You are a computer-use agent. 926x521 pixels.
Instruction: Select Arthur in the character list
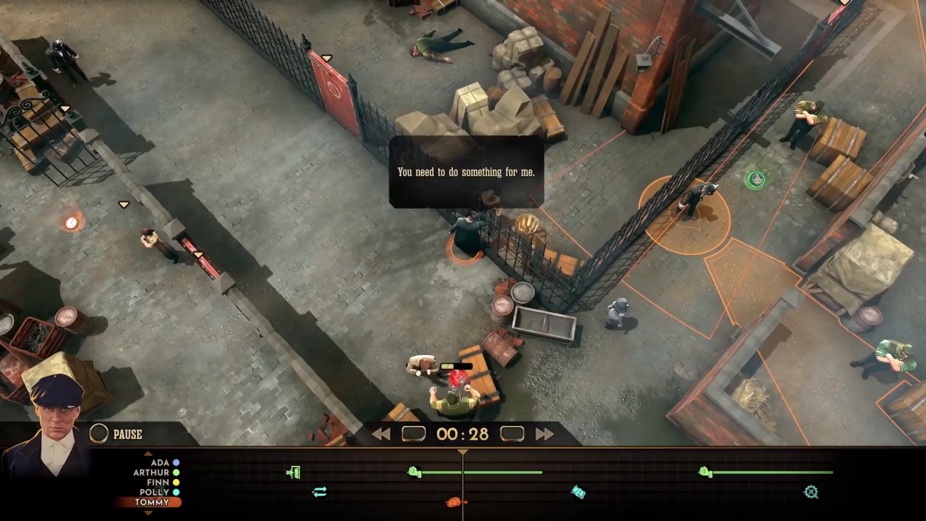[x=152, y=472]
